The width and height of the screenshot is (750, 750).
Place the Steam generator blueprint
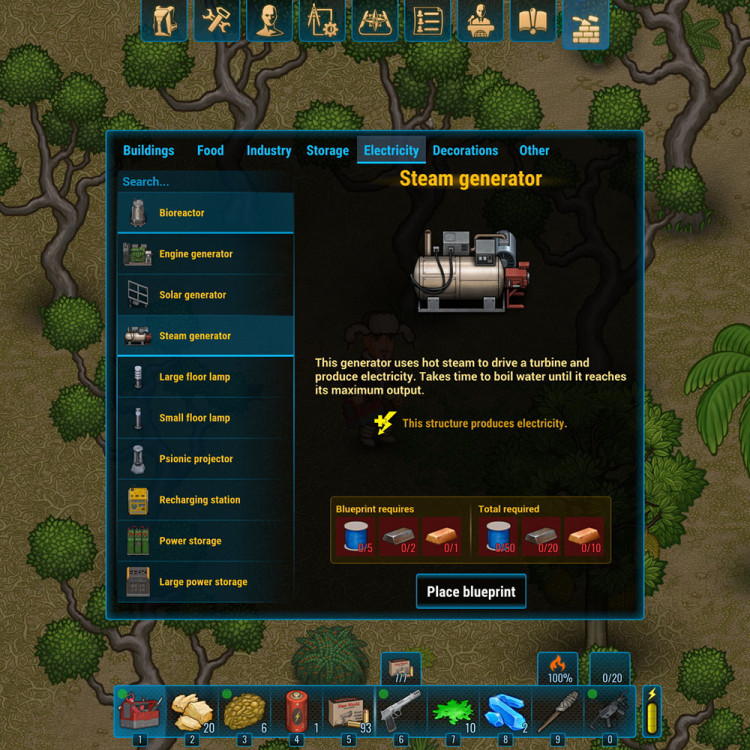(x=470, y=591)
